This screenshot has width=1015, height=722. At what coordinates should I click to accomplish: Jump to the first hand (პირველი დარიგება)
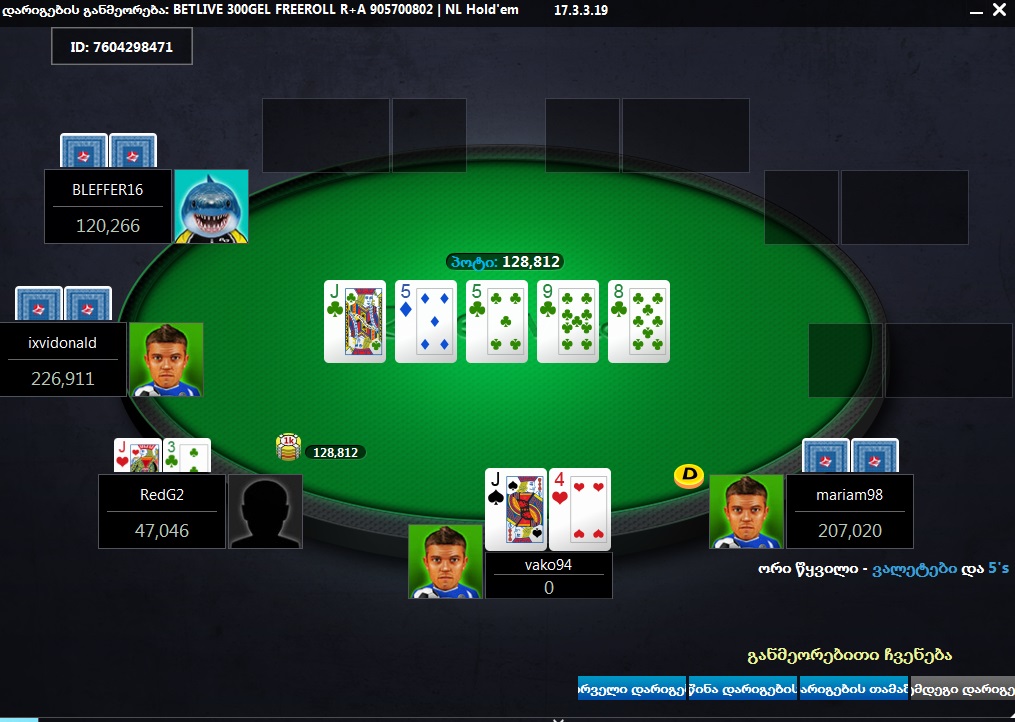click(631, 688)
